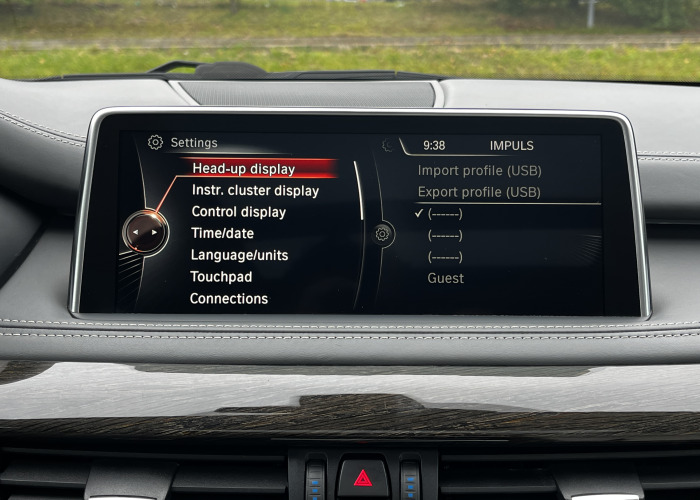The width and height of the screenshot is (700, 500).
Task: Go to Language/units settings
Action: pos(239,255)
